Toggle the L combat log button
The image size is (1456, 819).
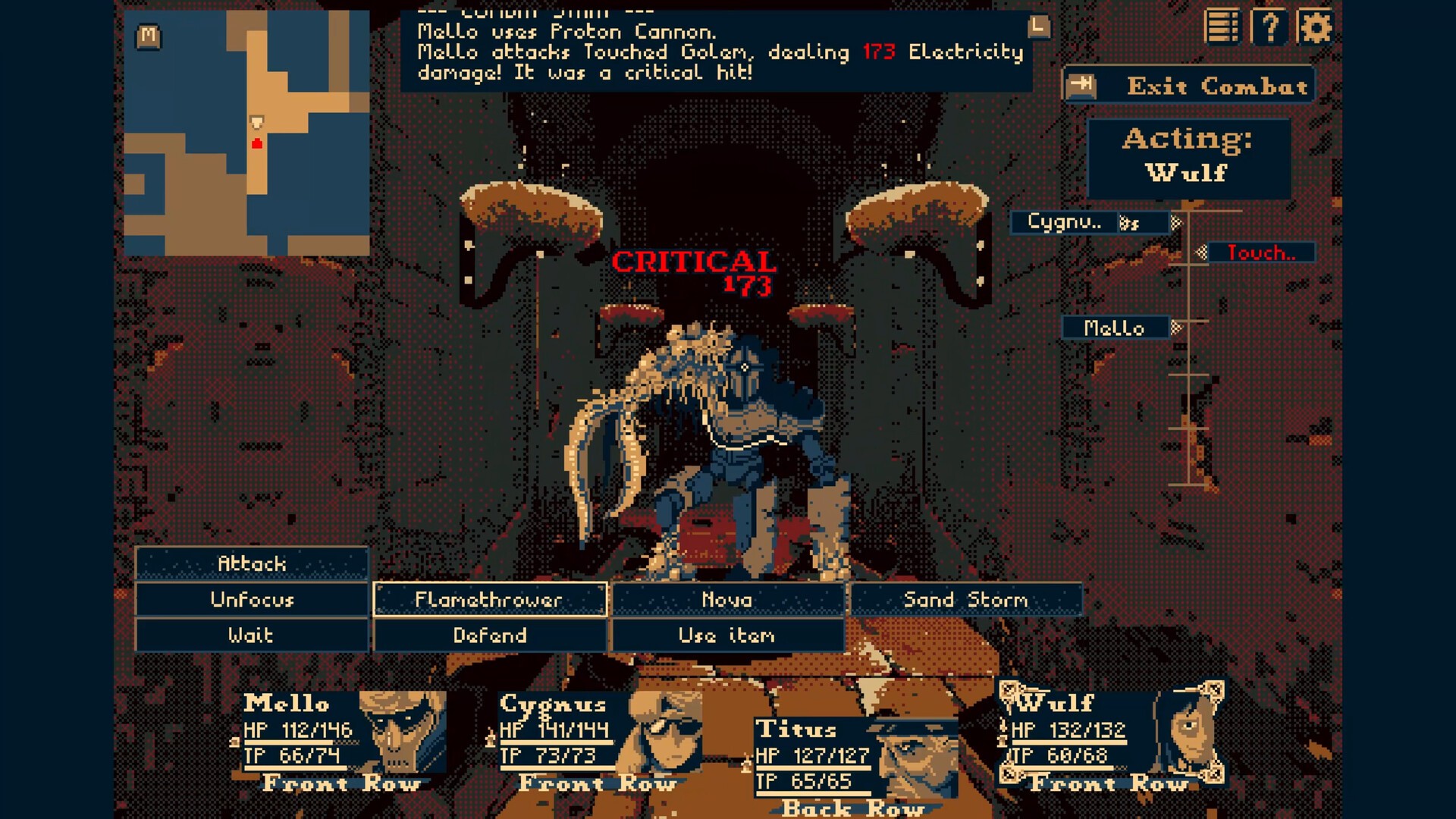tap(1039, 27)
